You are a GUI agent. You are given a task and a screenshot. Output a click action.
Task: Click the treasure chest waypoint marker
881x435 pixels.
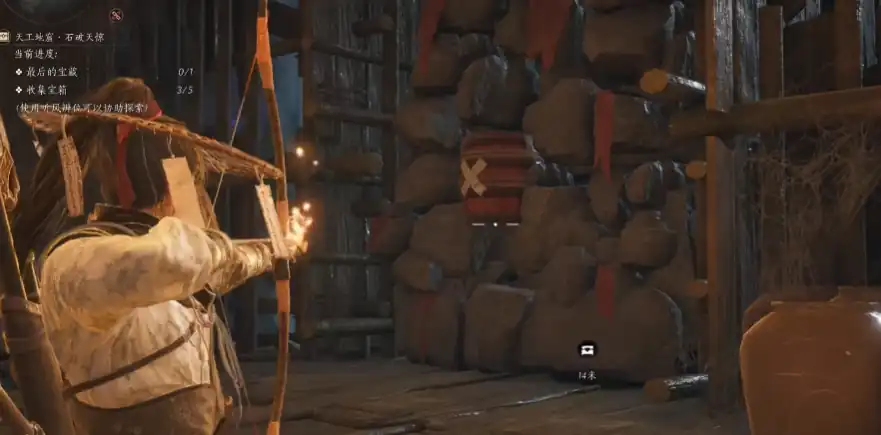[x=587, y=349]
